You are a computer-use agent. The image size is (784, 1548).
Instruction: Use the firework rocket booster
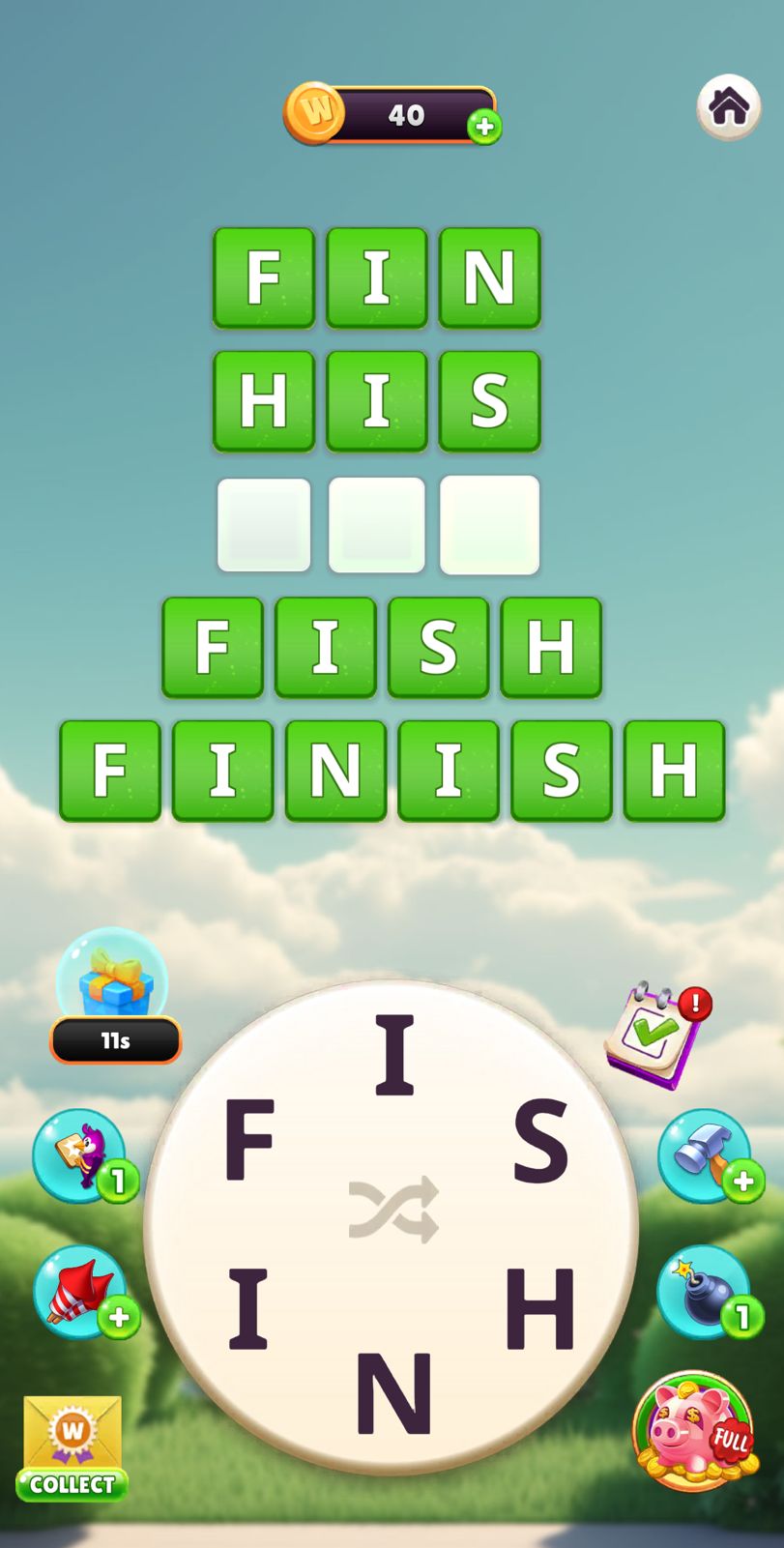79,1292
